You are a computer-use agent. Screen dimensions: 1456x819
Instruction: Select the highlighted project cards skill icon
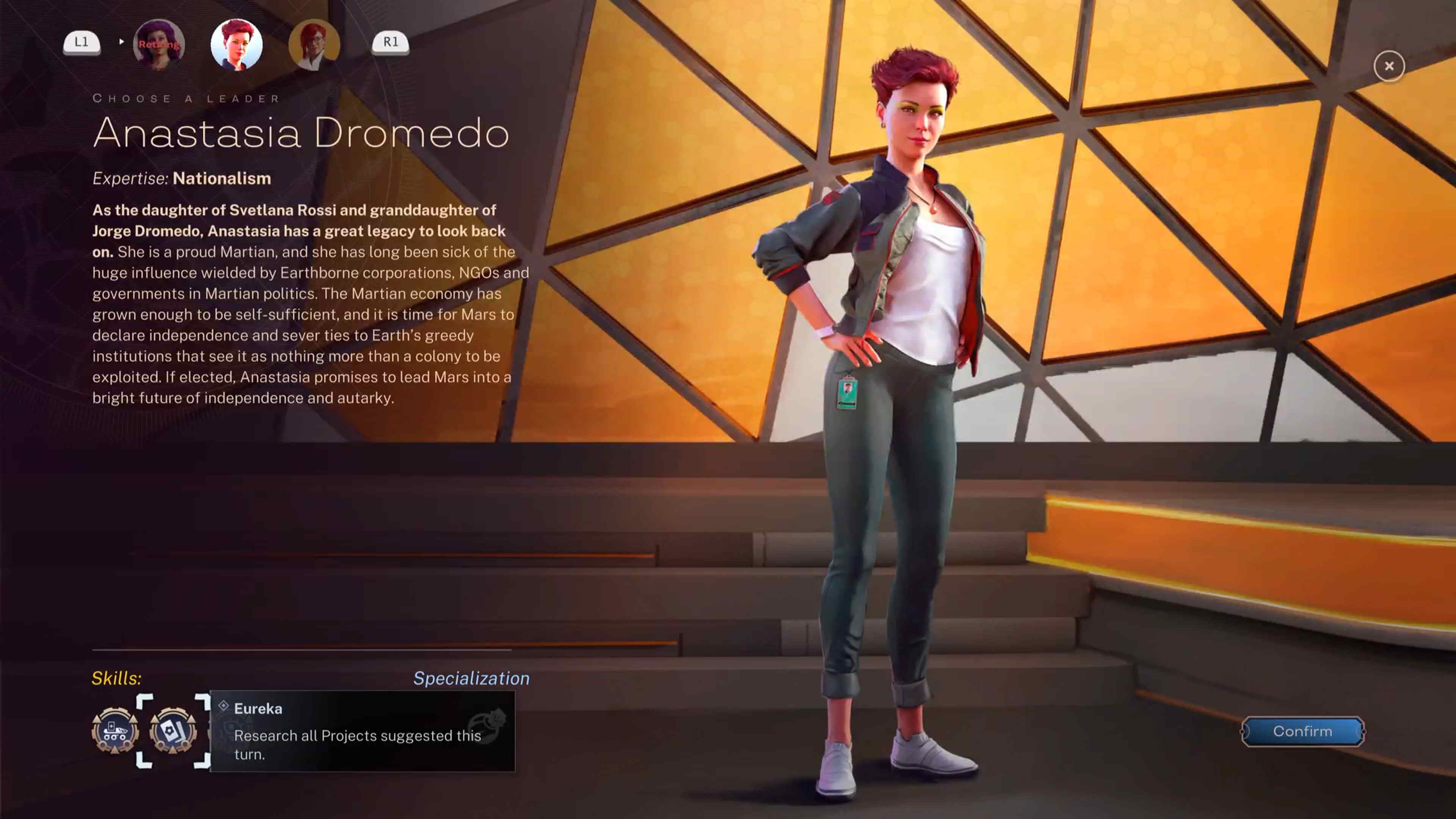(173, 732)
